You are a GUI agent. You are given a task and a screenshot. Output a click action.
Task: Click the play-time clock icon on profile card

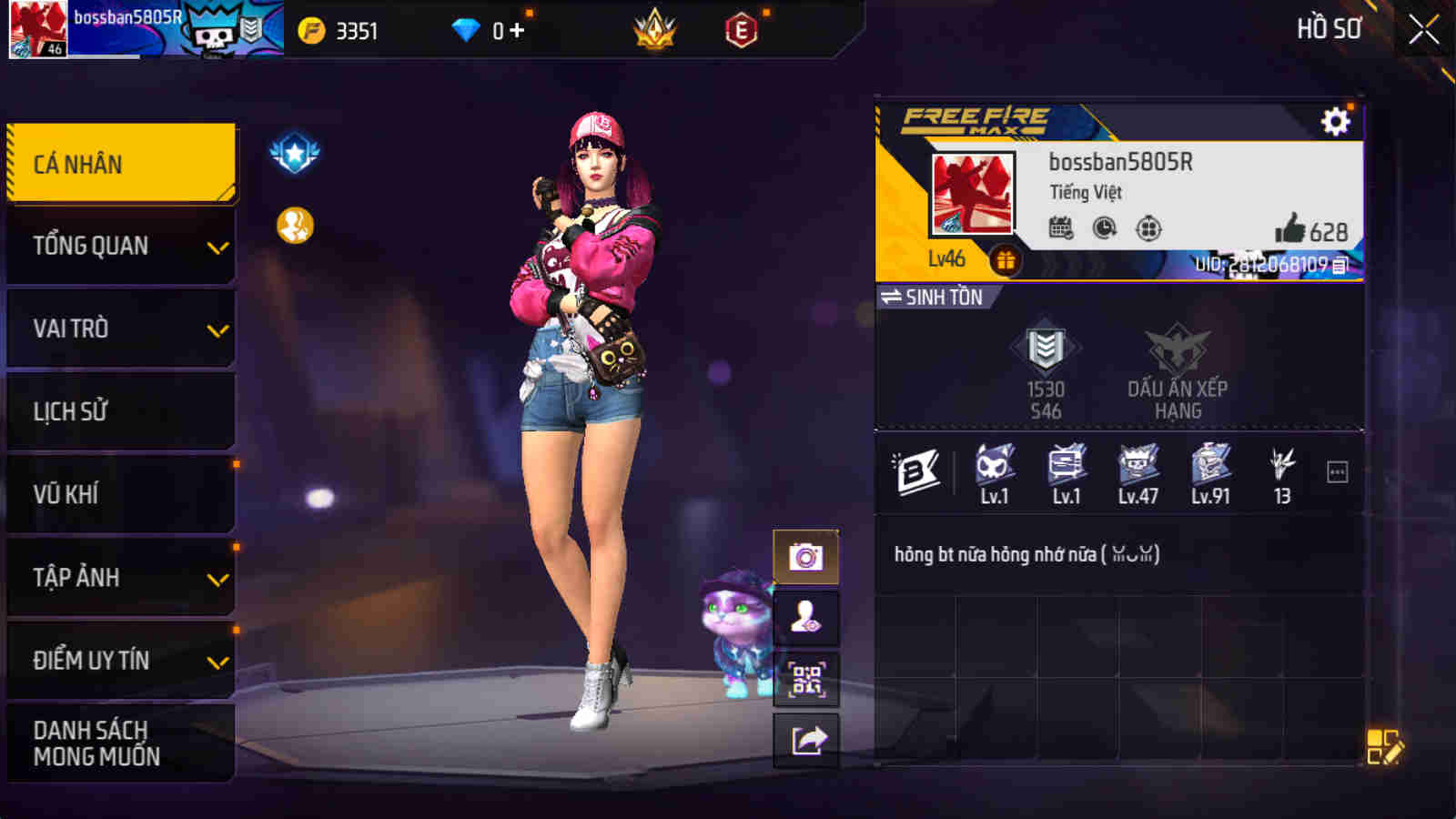click(x=1103, y=229)
